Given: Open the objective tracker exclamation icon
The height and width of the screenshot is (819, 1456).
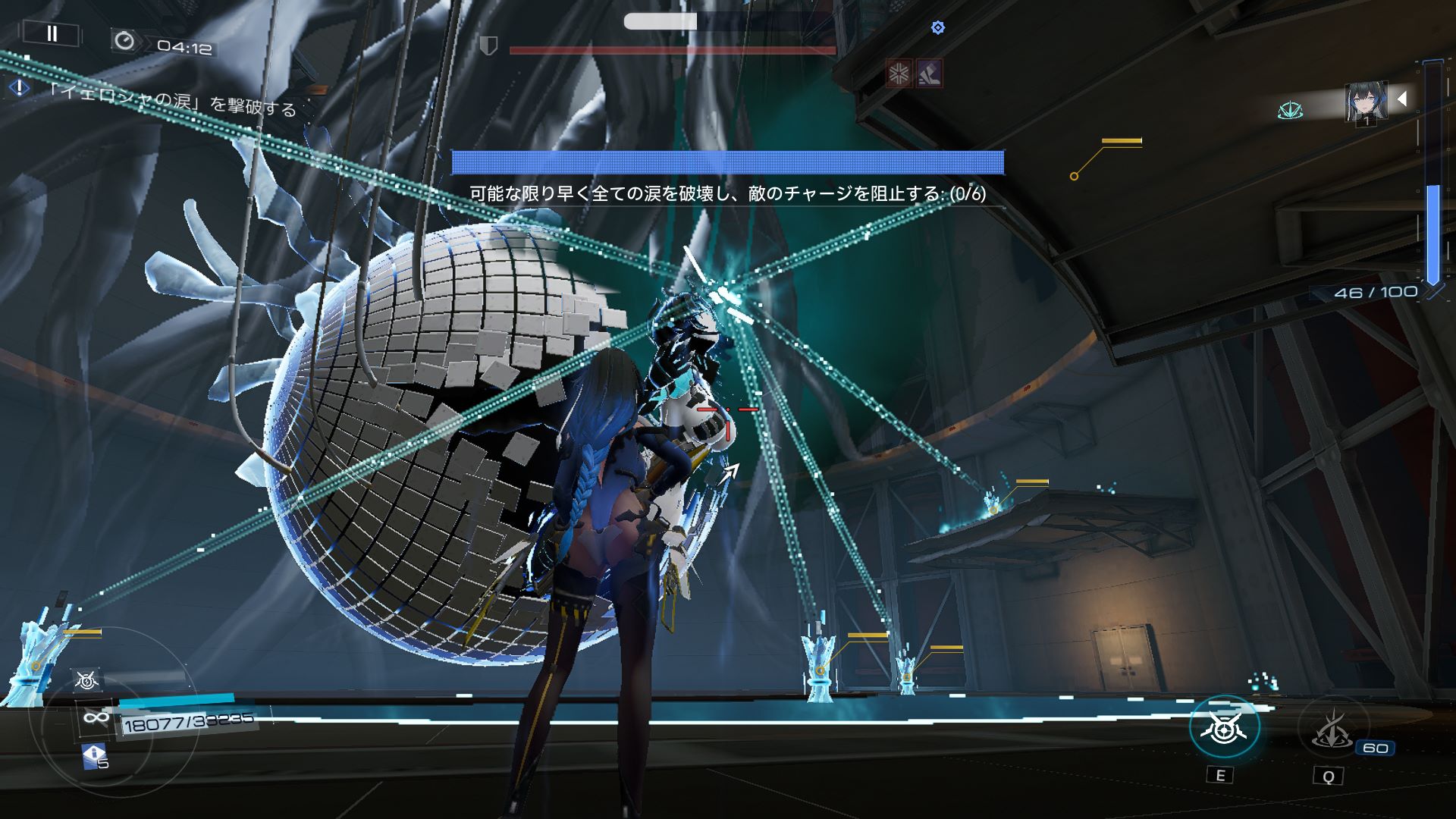Looking at the screenshot, I should 19,88.
